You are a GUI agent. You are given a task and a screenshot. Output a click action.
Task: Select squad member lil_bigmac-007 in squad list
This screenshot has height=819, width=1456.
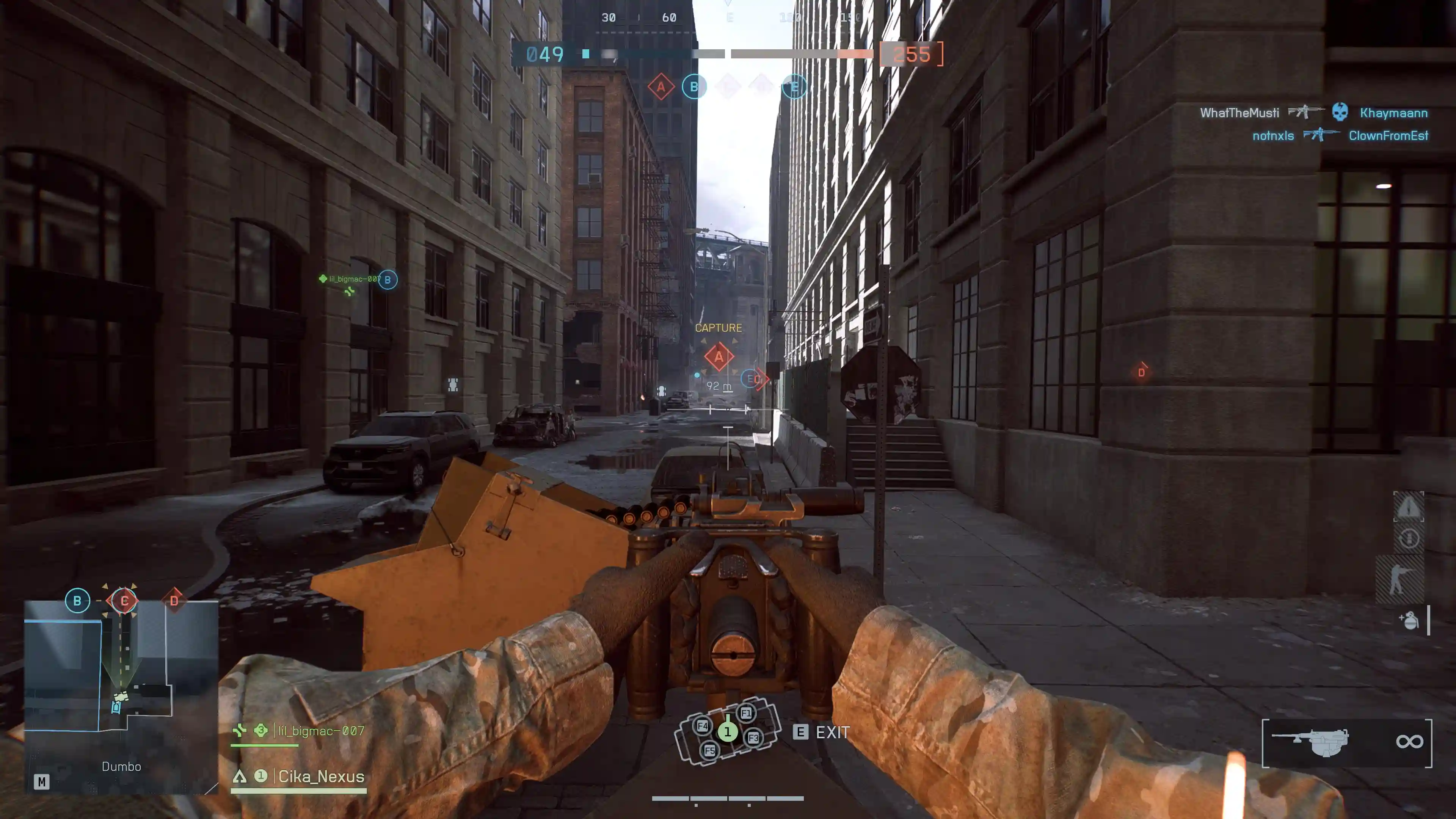point(320,731)
